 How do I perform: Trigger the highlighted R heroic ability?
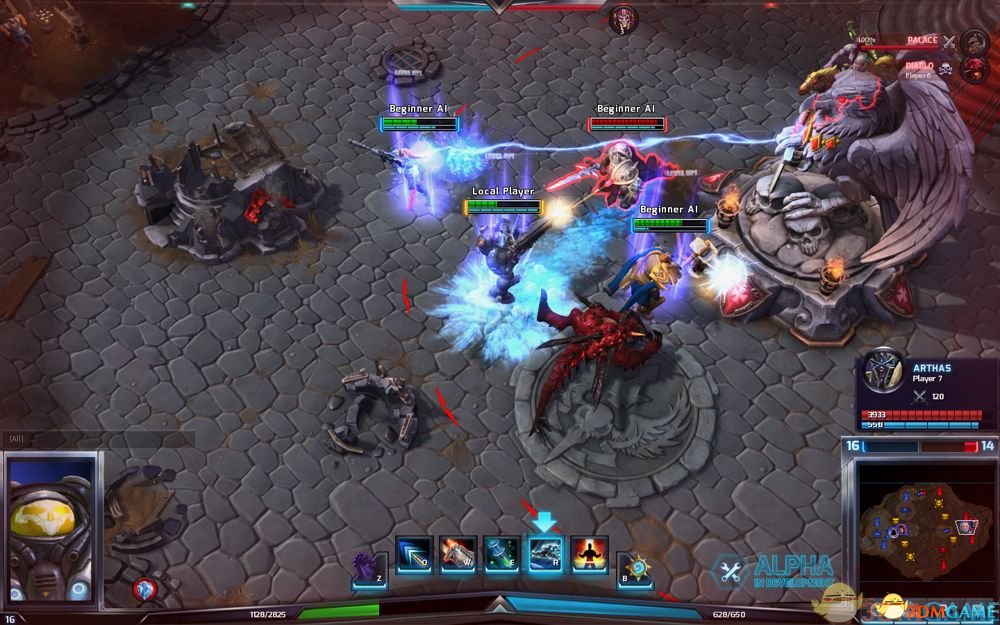point(545,555)
